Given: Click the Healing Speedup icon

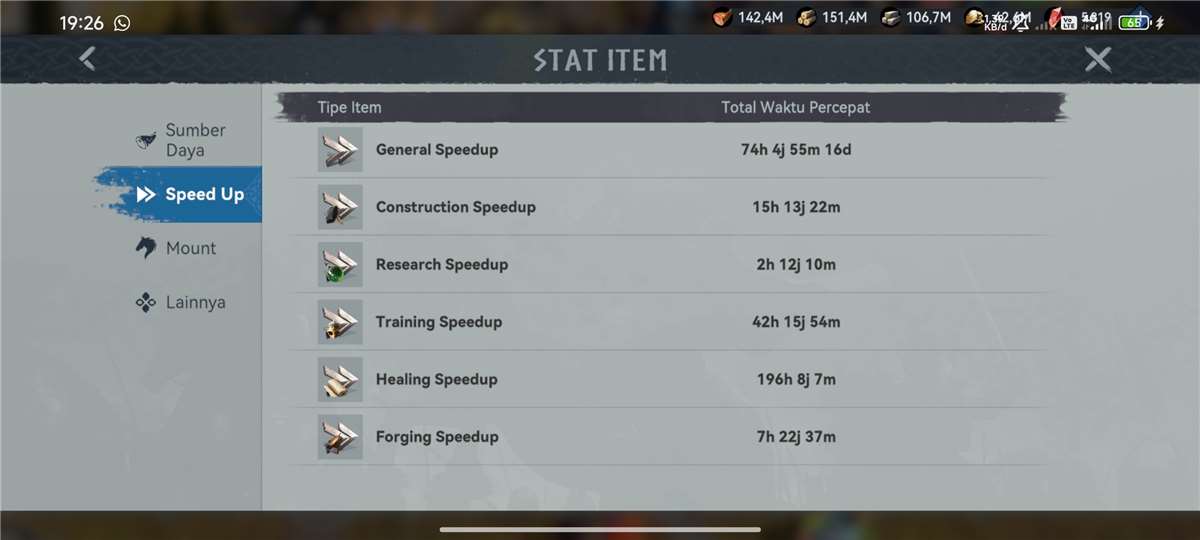Looking at the screenshot, I should click(340, 379).
